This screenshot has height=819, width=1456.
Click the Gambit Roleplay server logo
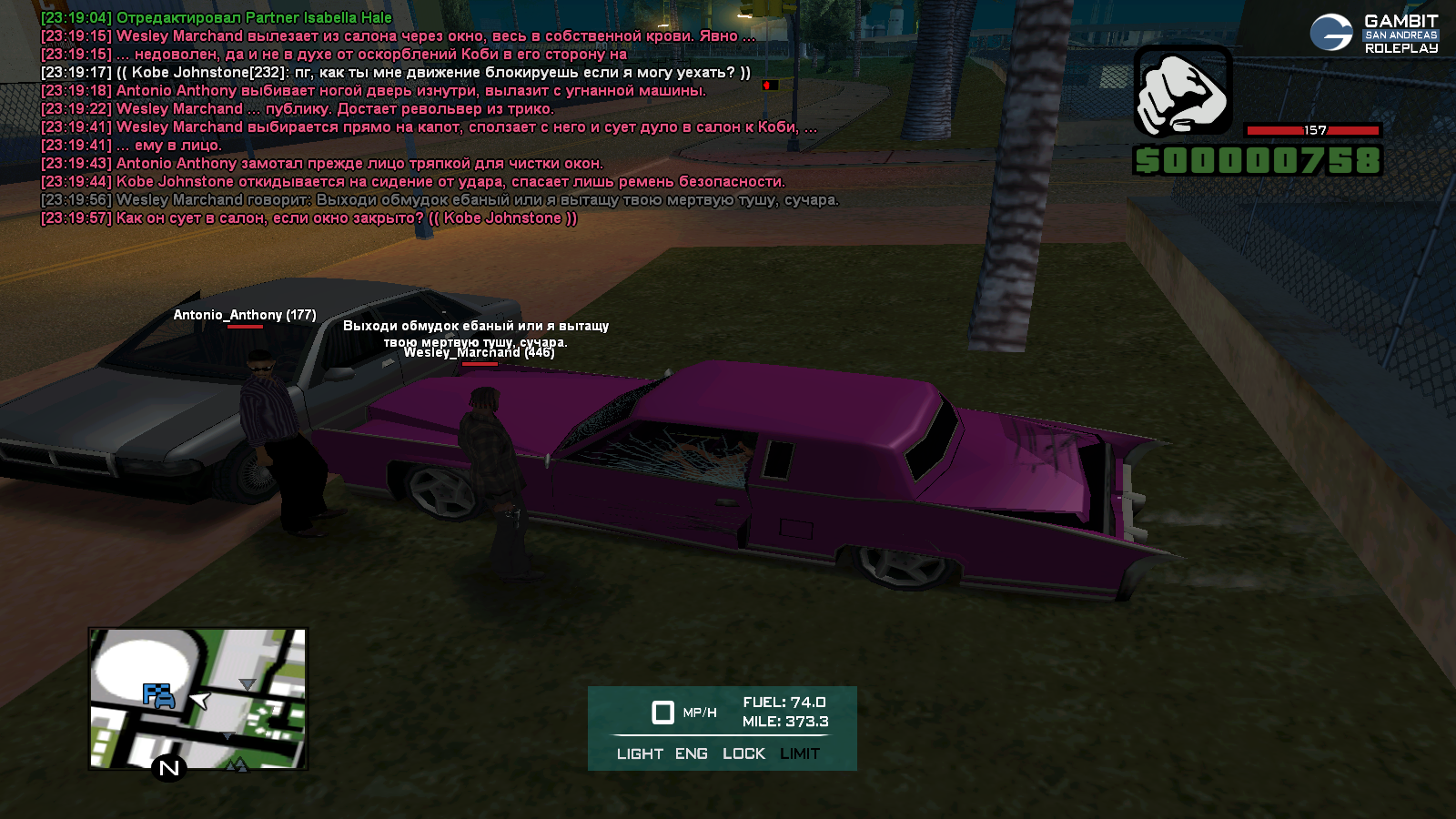pyautogui.click(x=1374, y=34)
